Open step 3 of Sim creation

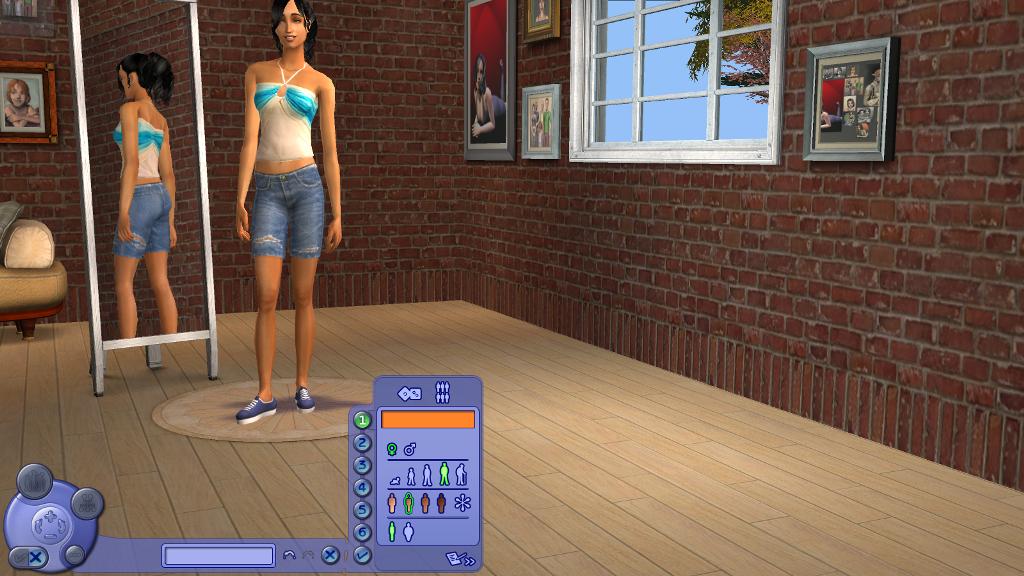click(x=362, y=465)
